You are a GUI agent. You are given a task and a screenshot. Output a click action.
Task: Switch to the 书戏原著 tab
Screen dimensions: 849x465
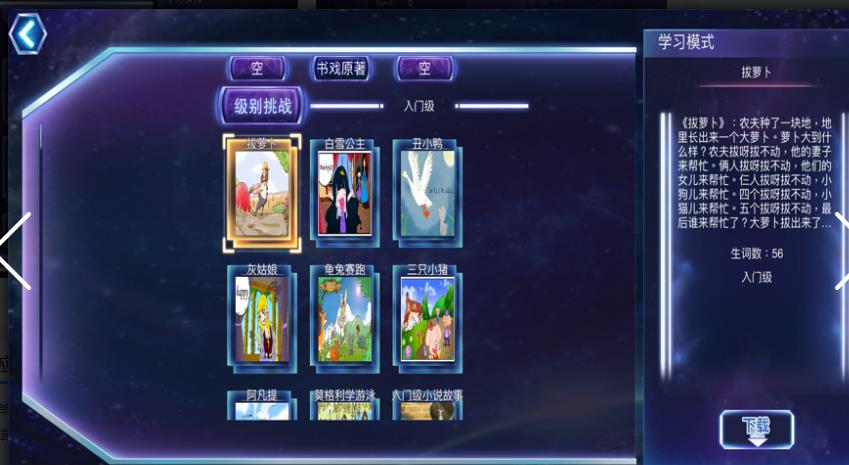pyautogui.click(x=340, y=68)
